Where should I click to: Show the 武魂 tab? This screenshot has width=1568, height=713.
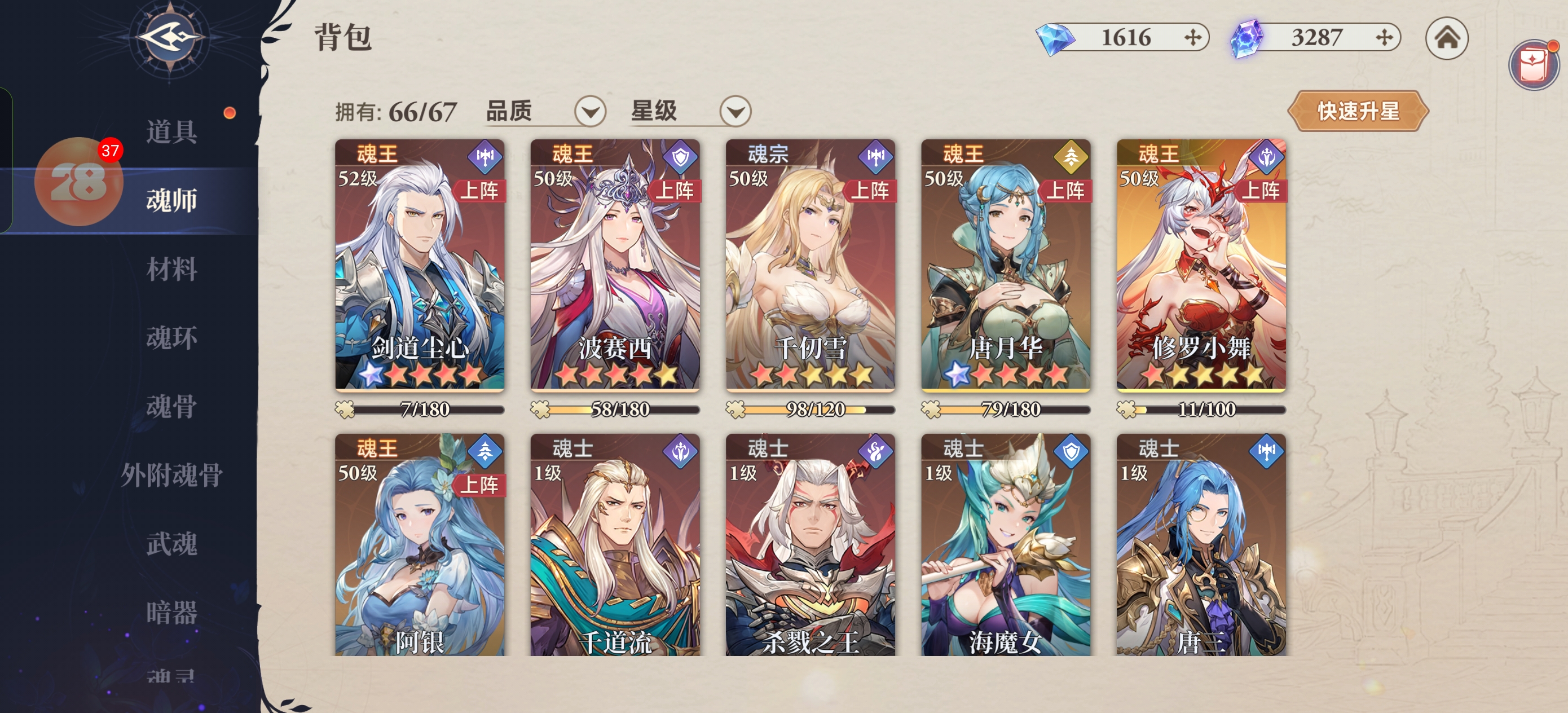pyautogui.click(x=171, y=544)
